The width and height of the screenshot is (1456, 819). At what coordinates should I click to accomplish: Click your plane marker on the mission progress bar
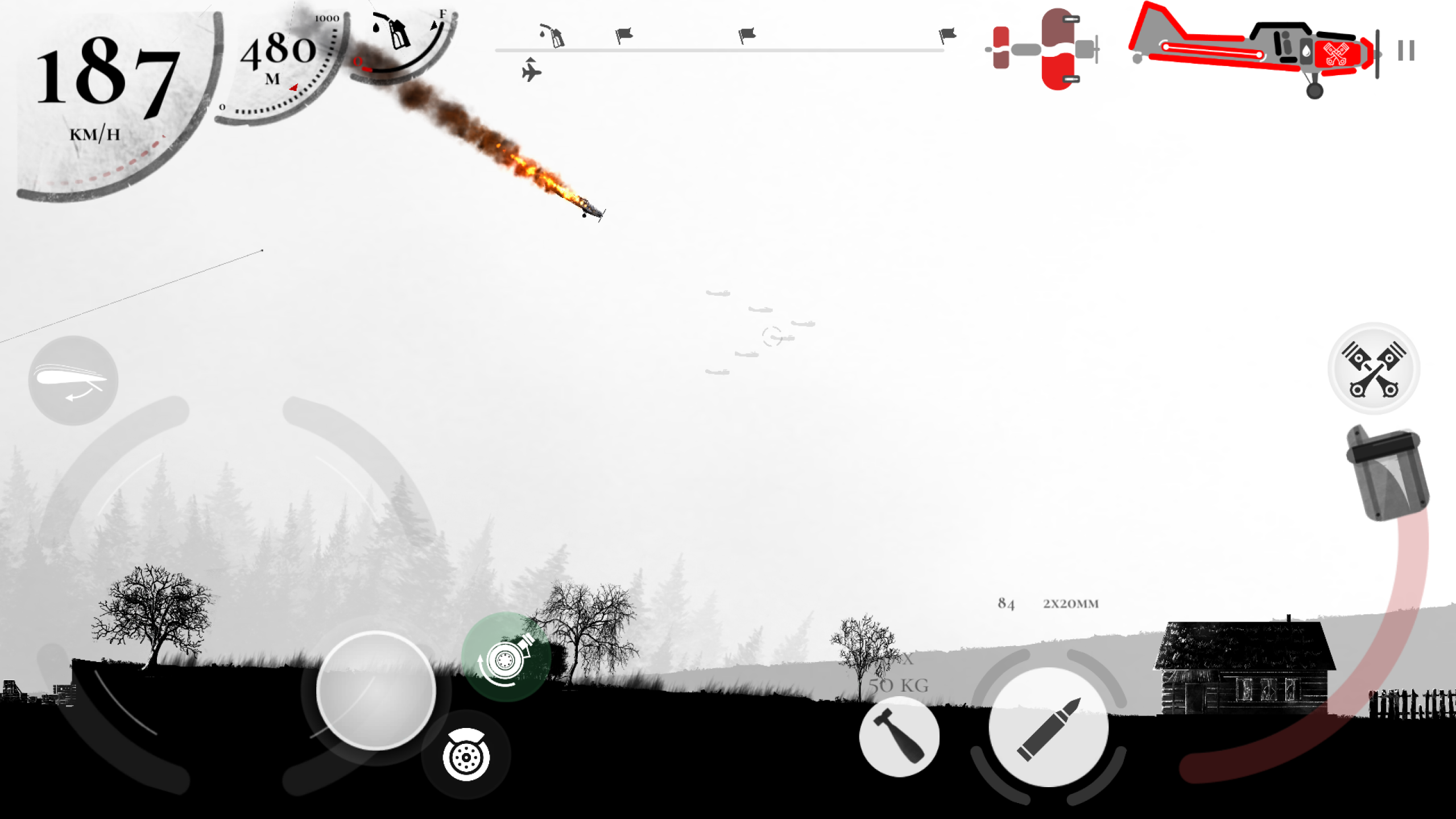[532, 71]
